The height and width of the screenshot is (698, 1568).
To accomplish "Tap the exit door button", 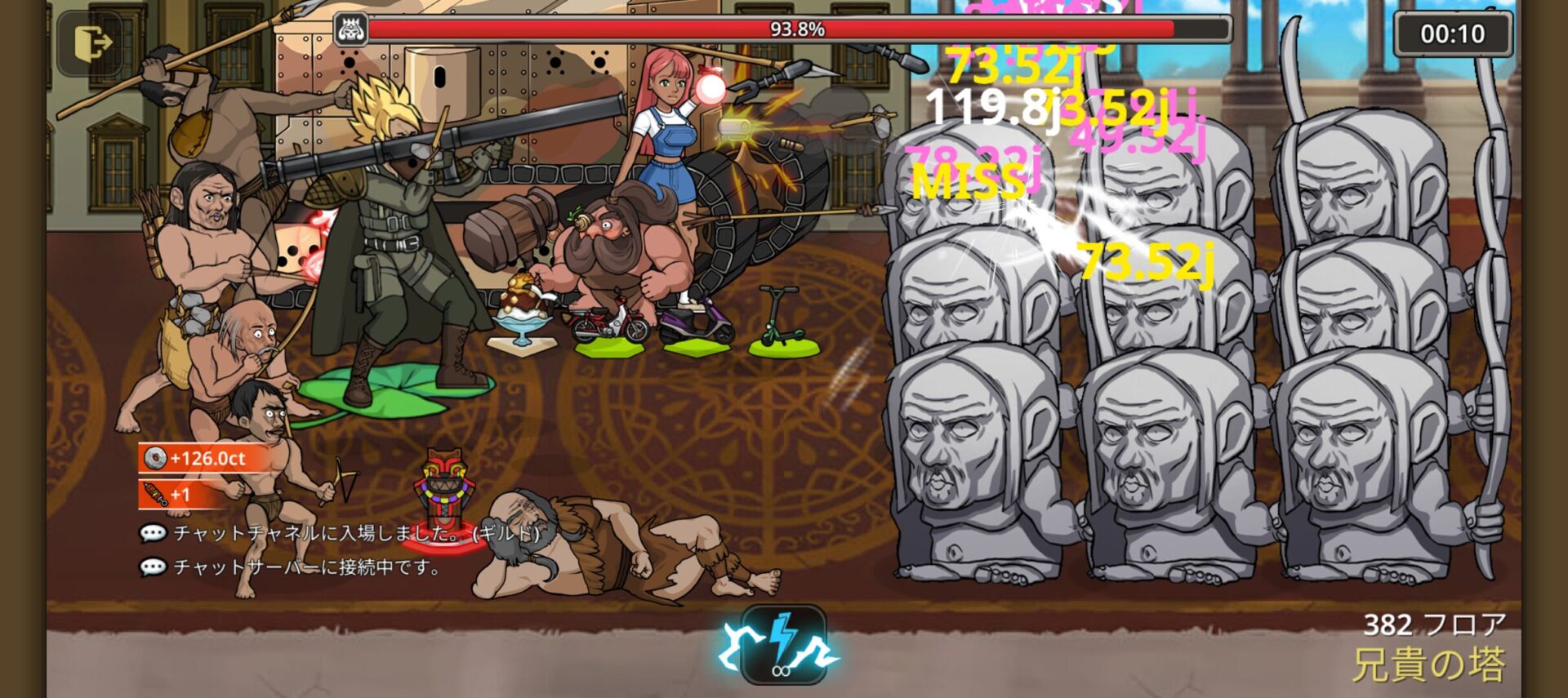I will (x=91, y=43).
